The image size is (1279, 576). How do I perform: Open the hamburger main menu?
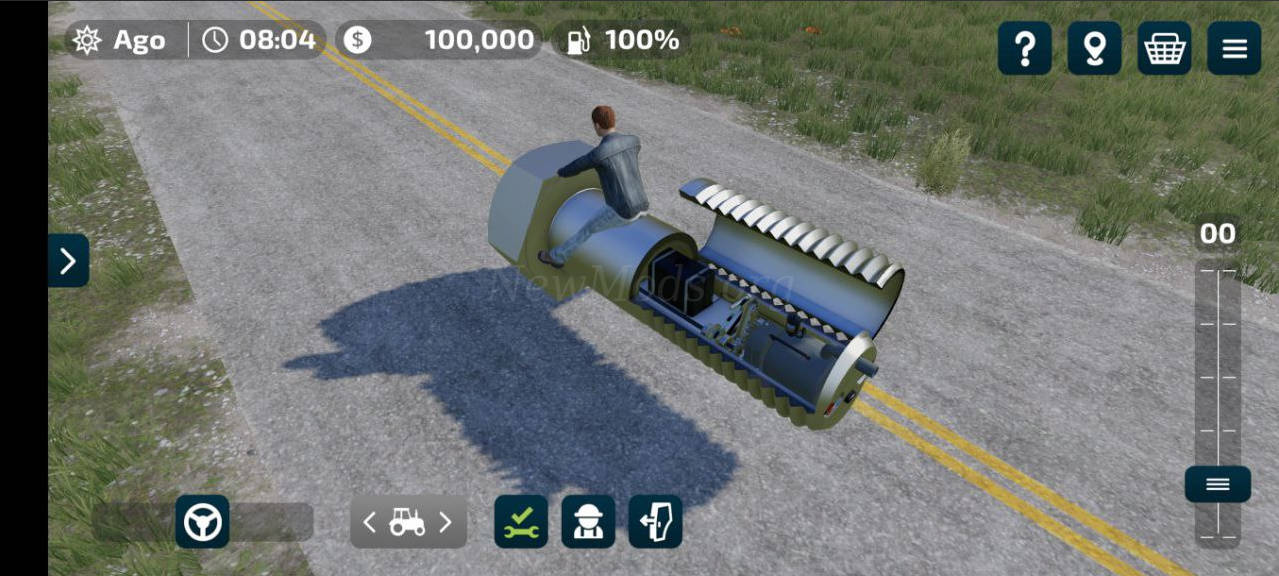click(x=1234, y=48)
